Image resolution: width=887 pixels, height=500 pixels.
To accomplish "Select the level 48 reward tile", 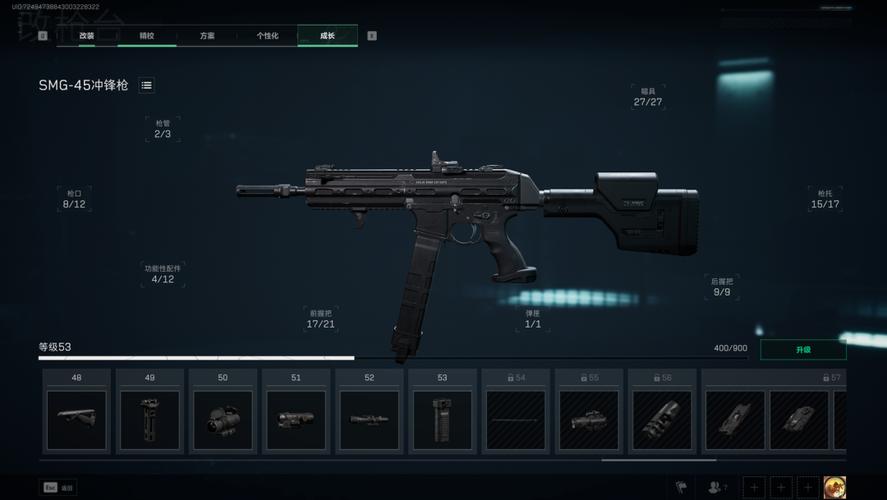I will tap(77, 420).
